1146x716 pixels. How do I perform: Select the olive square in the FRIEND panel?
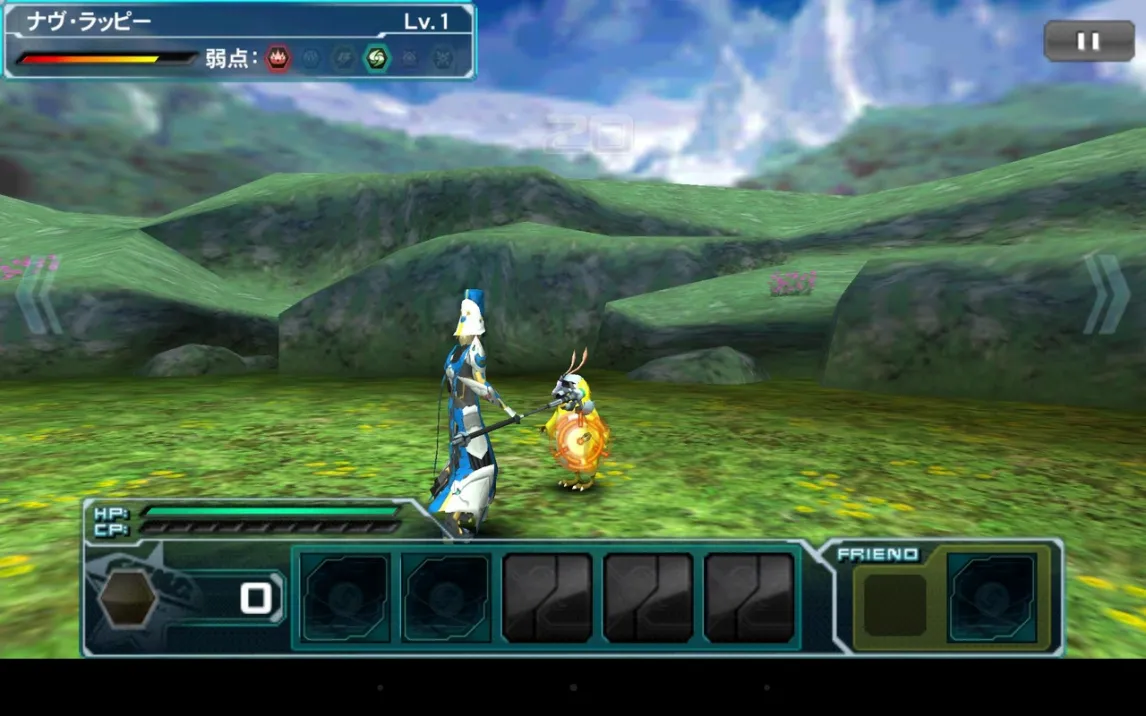click(x=895, y=604)
